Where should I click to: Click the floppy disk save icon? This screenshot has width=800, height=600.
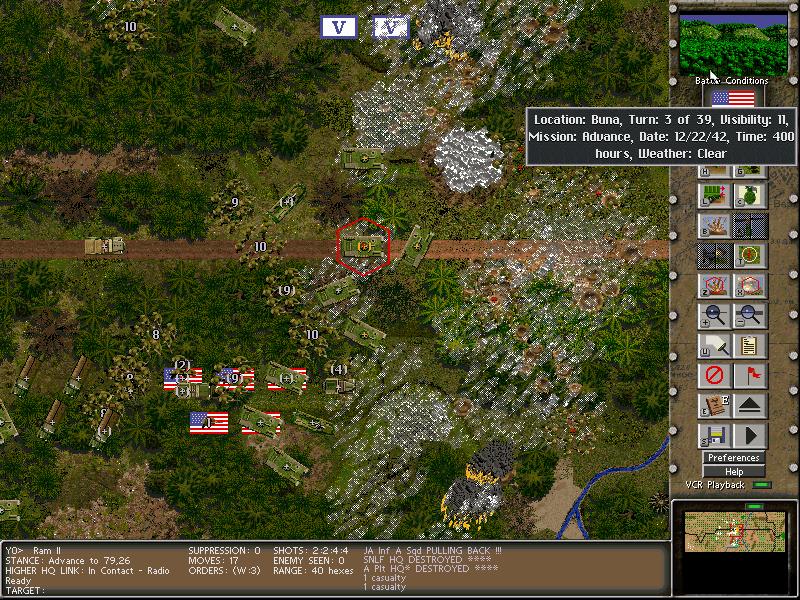715,435
